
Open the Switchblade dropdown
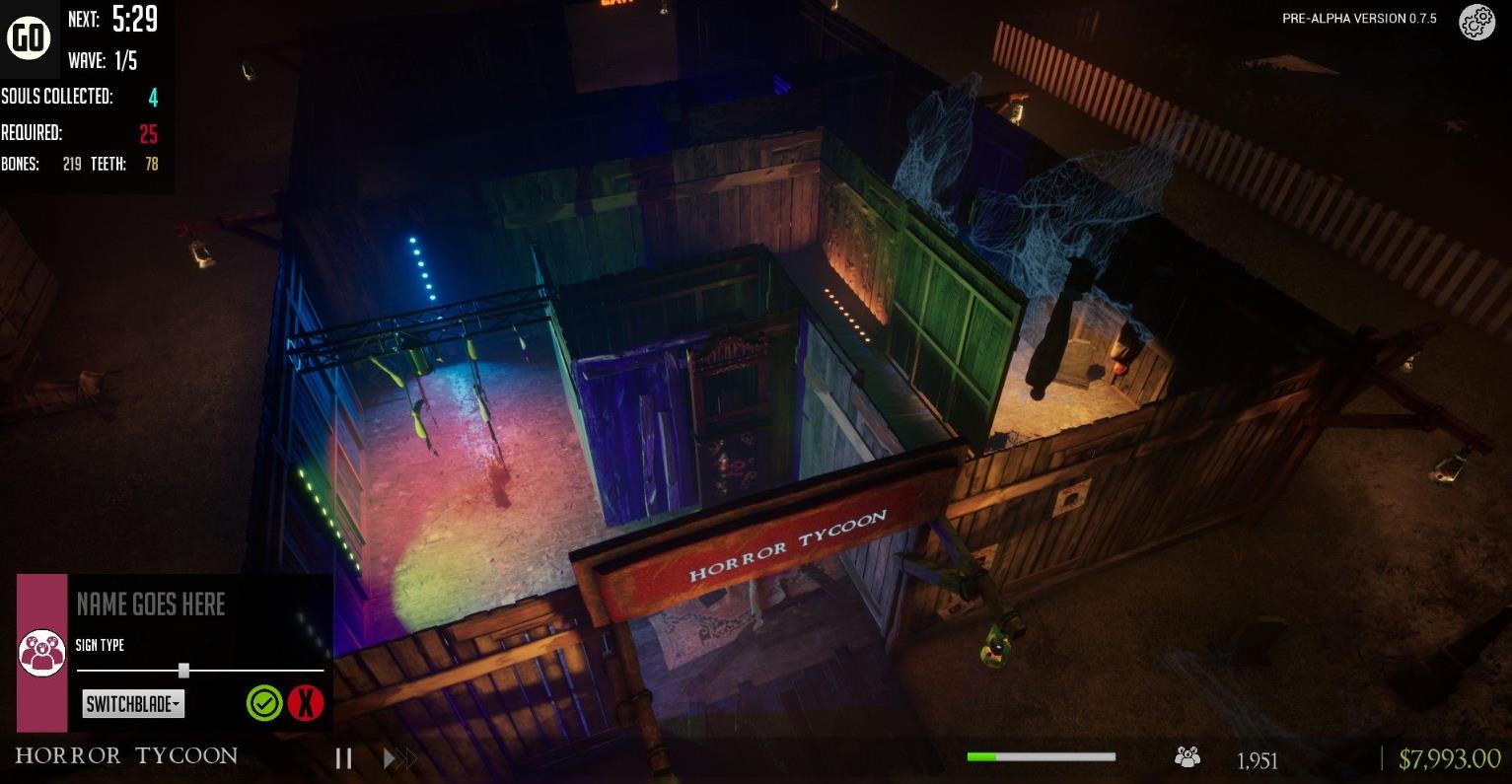[133, 703]
